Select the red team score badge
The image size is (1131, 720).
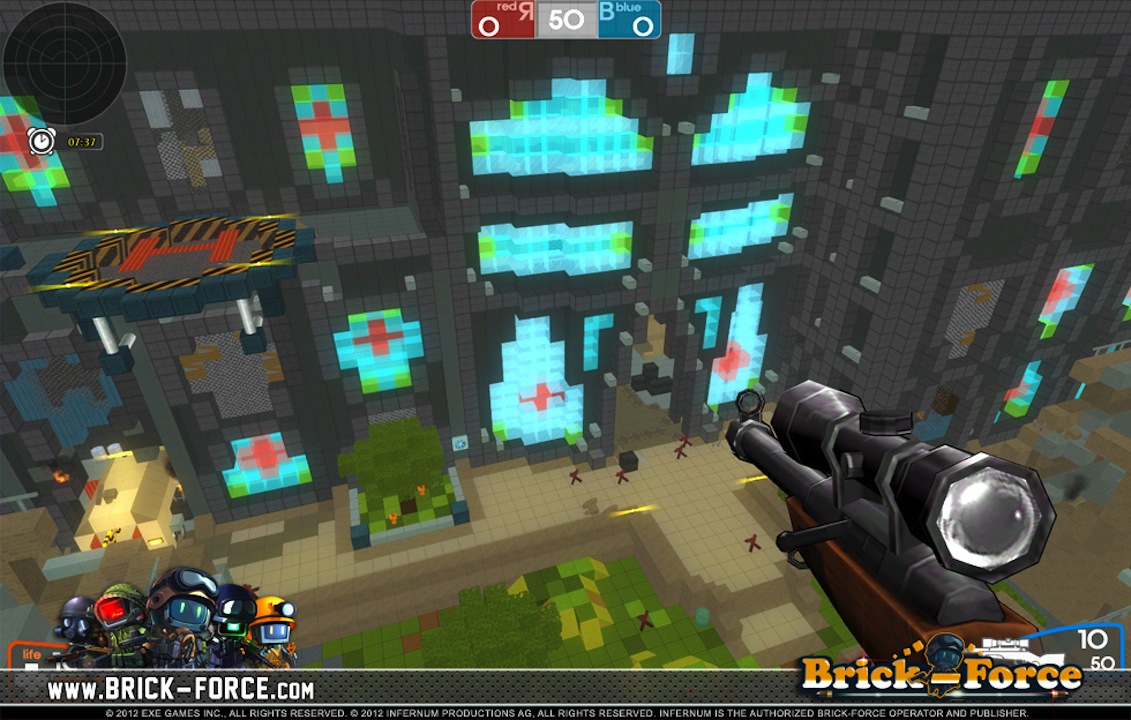pos(503,20)
